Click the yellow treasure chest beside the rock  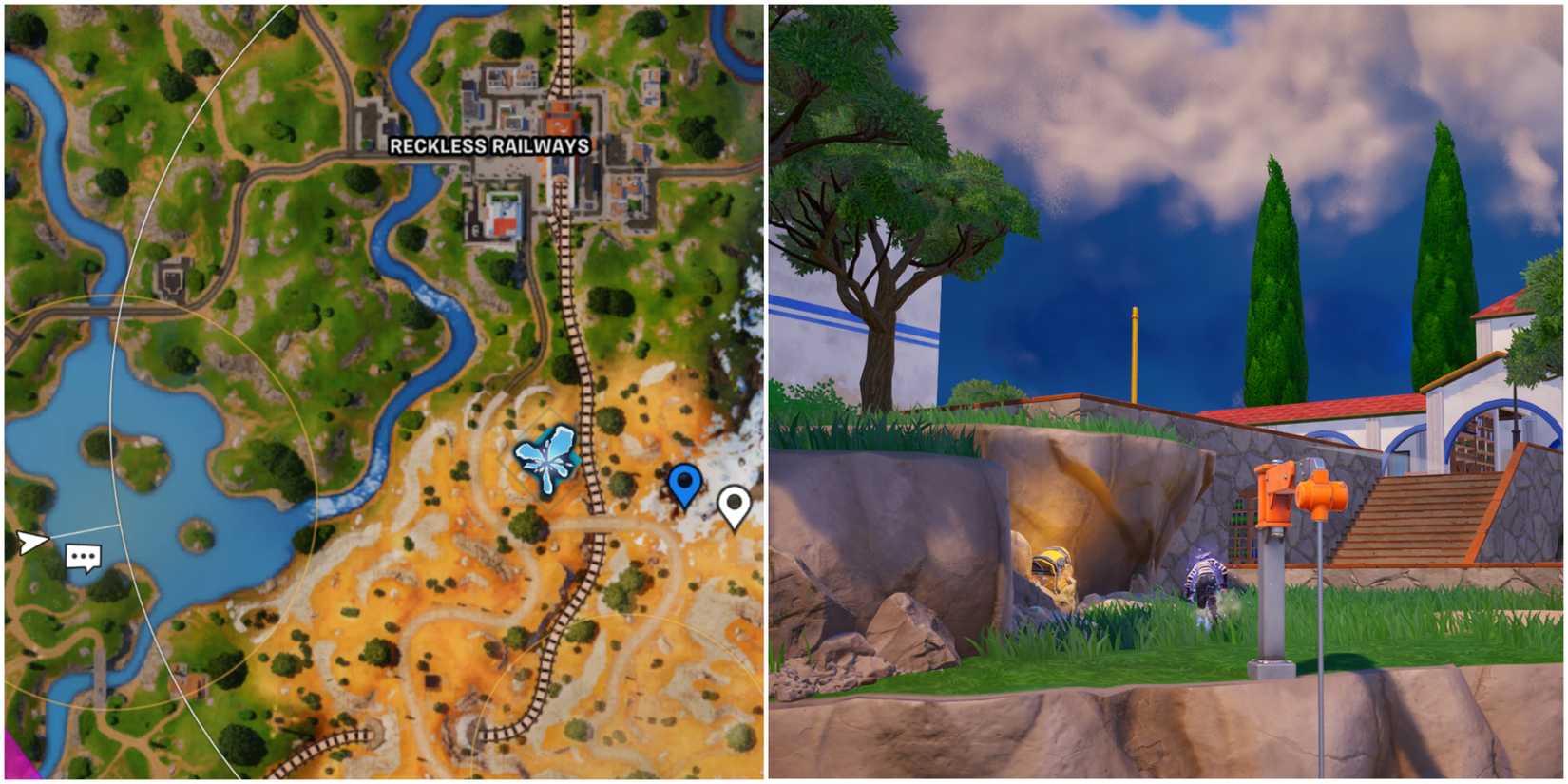1050,565
